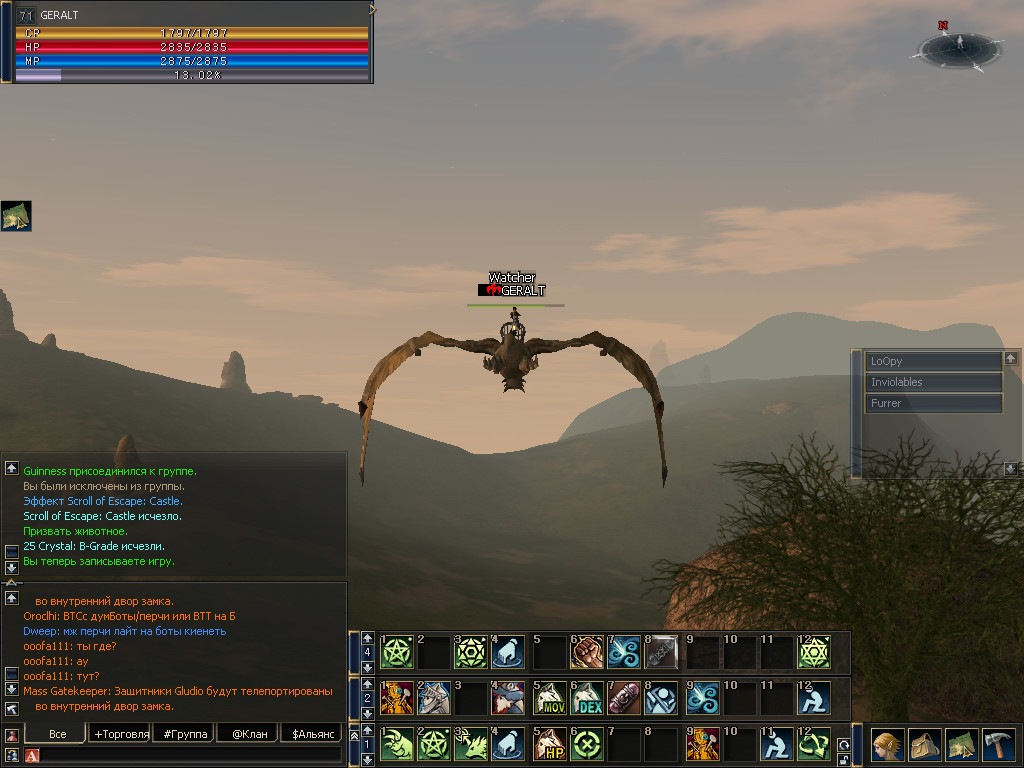Click the green recycle arrows action icon
This screenshot has width=1024, height=768.
pos(813,745)
